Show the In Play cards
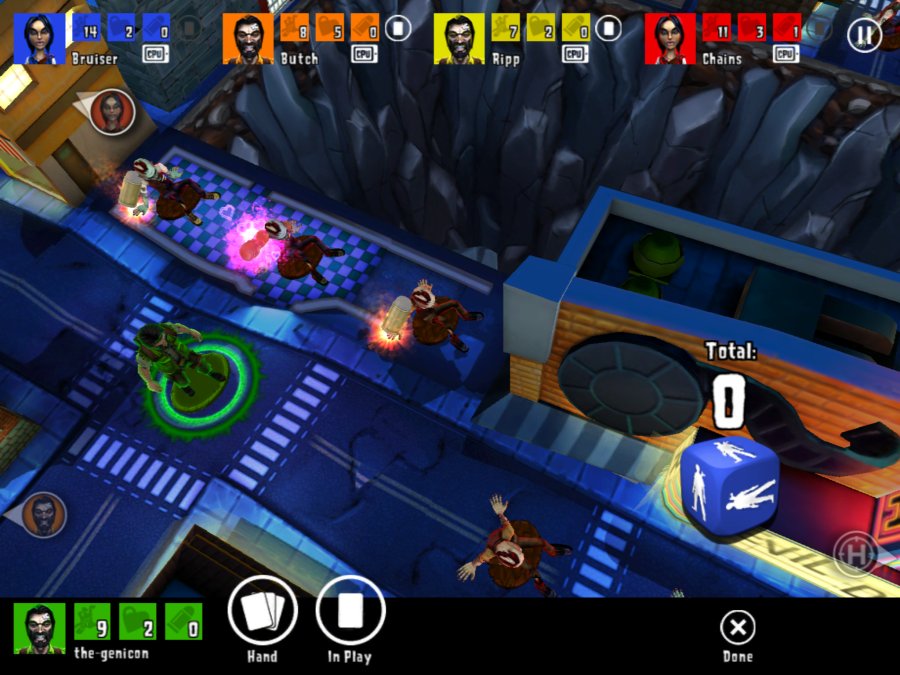Viewport: 900px width, 675px height. [350, 612]
